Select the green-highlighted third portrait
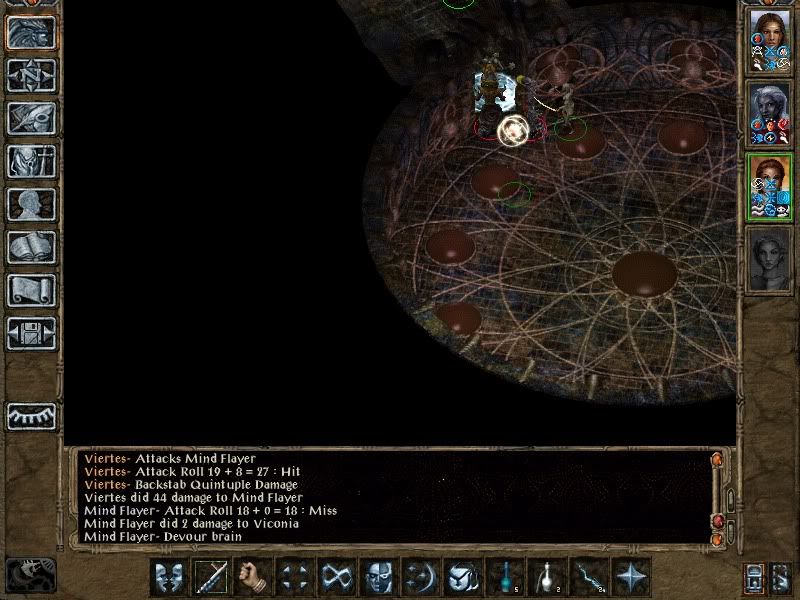Image resolution: width=800 pixels, height=600 pixels. [768, 187]
